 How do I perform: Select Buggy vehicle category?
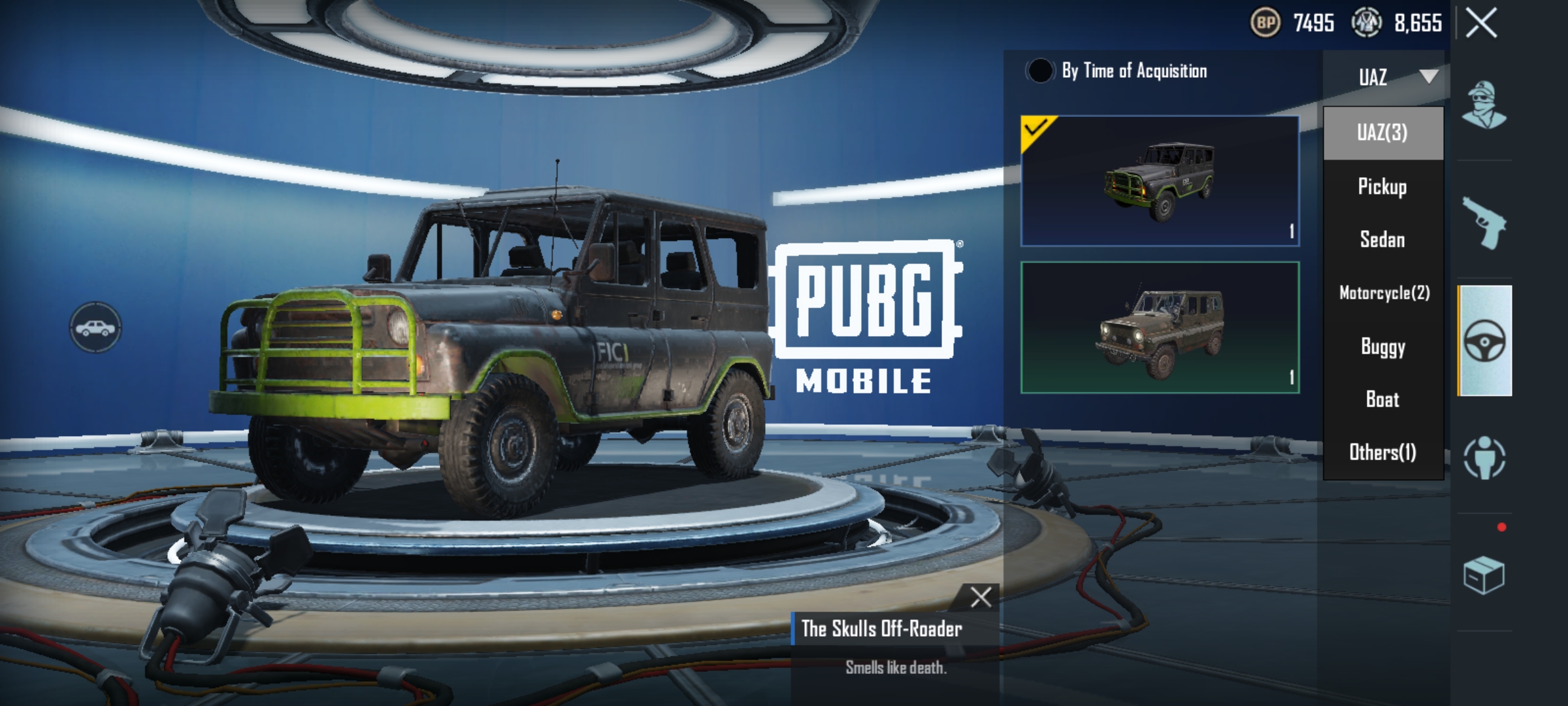pos(1382,346)
